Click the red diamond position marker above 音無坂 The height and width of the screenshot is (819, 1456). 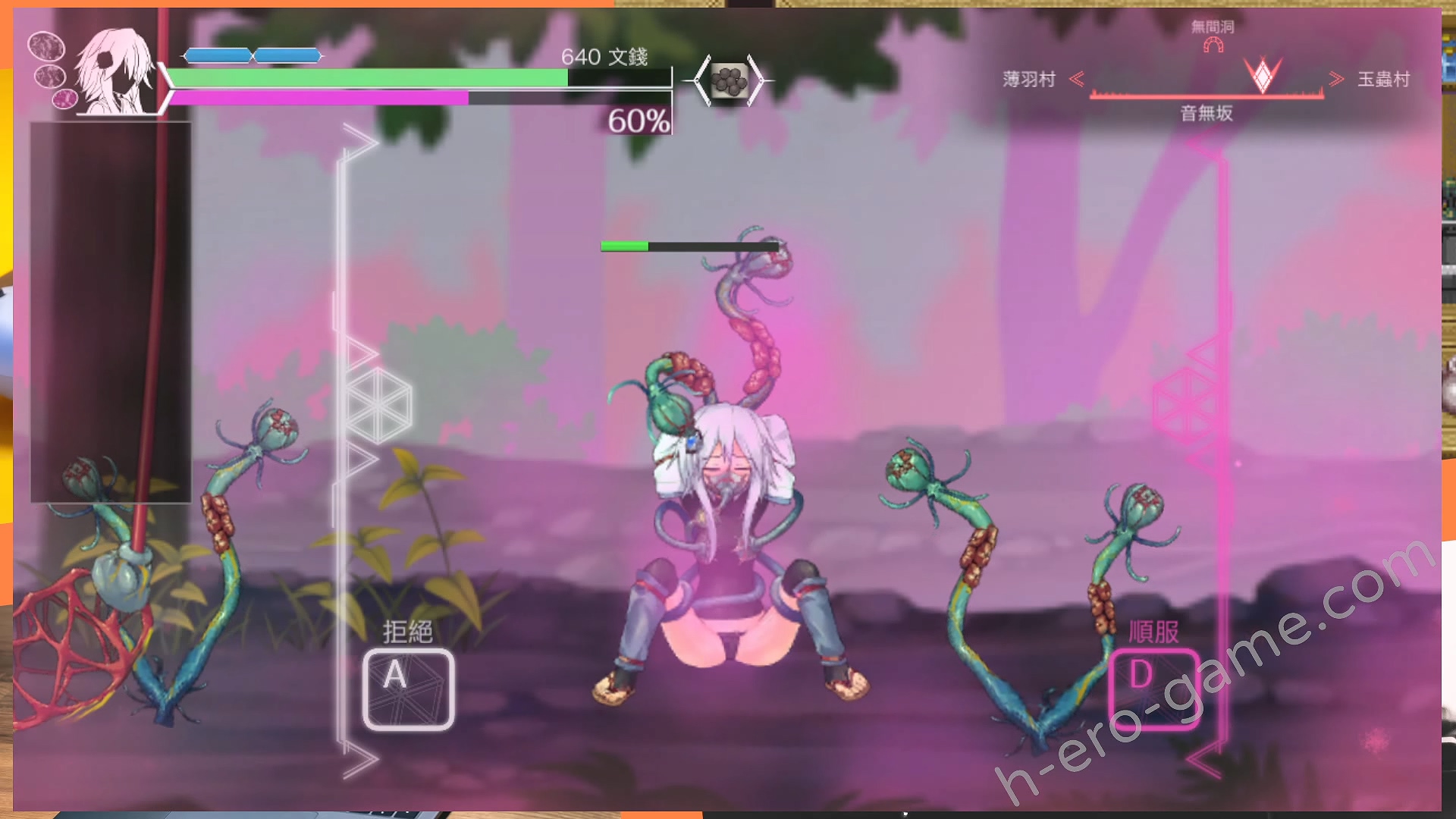tap(1263, 76)
